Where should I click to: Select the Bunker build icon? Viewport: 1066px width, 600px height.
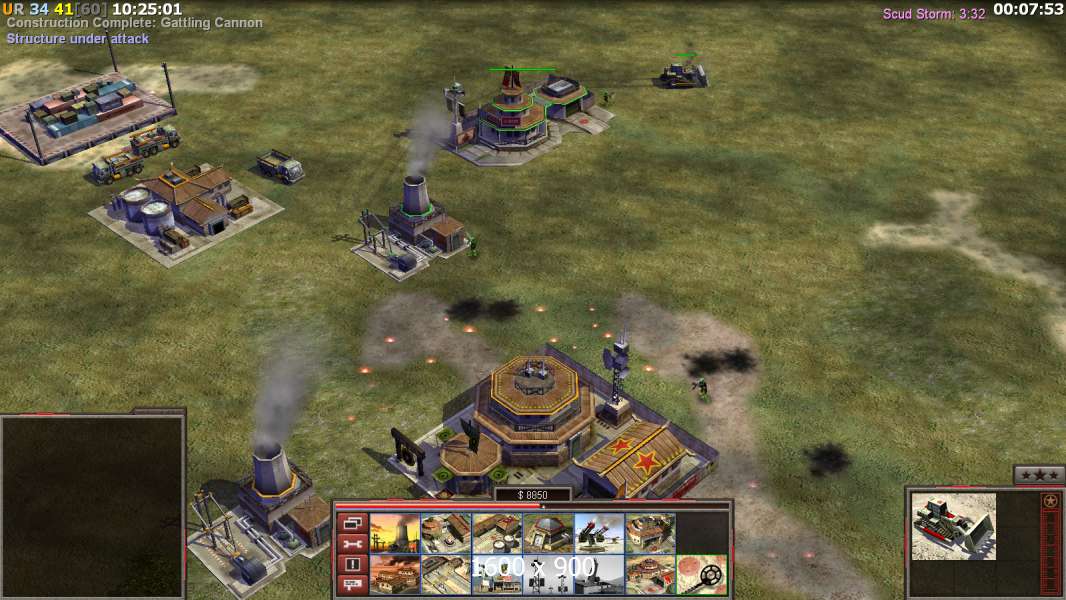(547, 533)
